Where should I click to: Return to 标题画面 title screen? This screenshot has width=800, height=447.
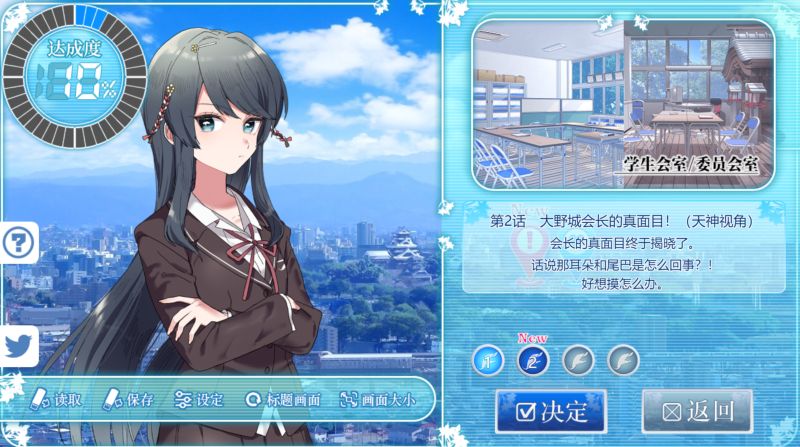(x=283, y=400)
